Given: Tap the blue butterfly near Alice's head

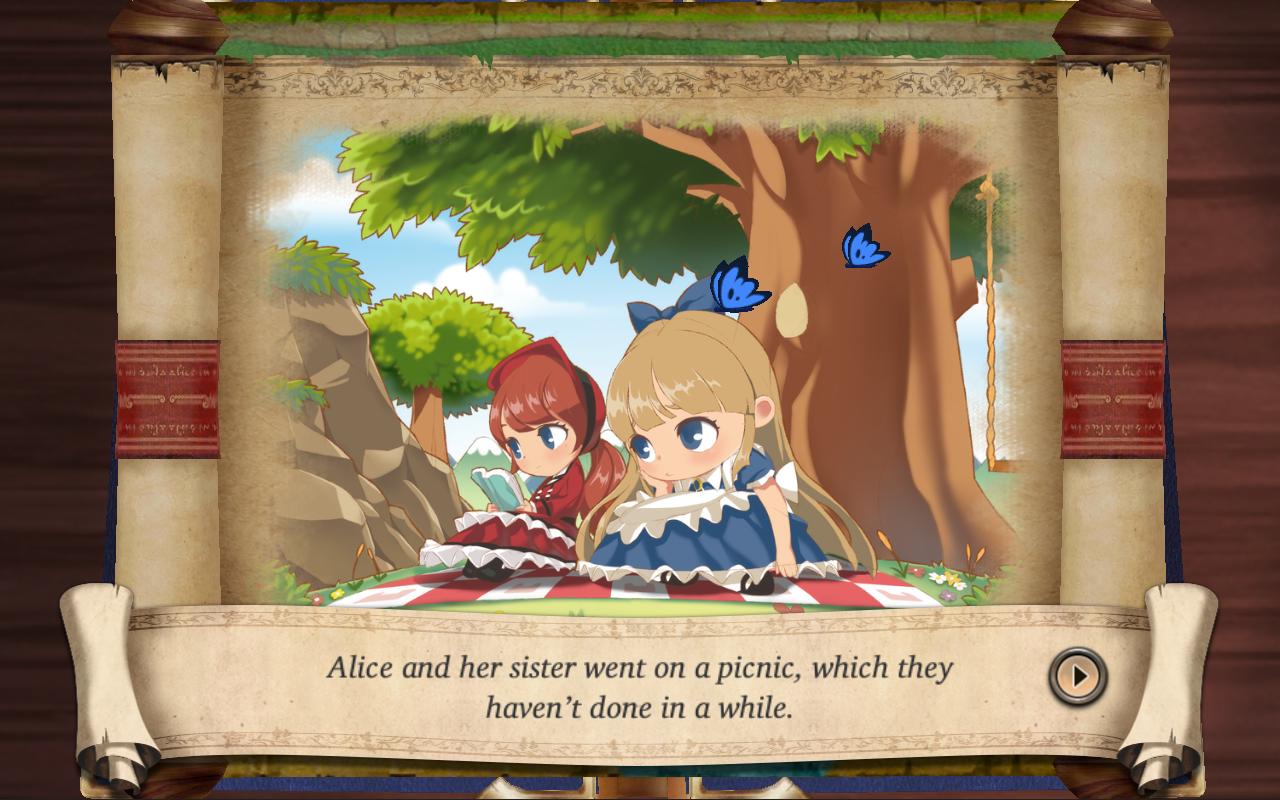Looking at the screenshot, I should pyautogui.click(x=737, y=290).
